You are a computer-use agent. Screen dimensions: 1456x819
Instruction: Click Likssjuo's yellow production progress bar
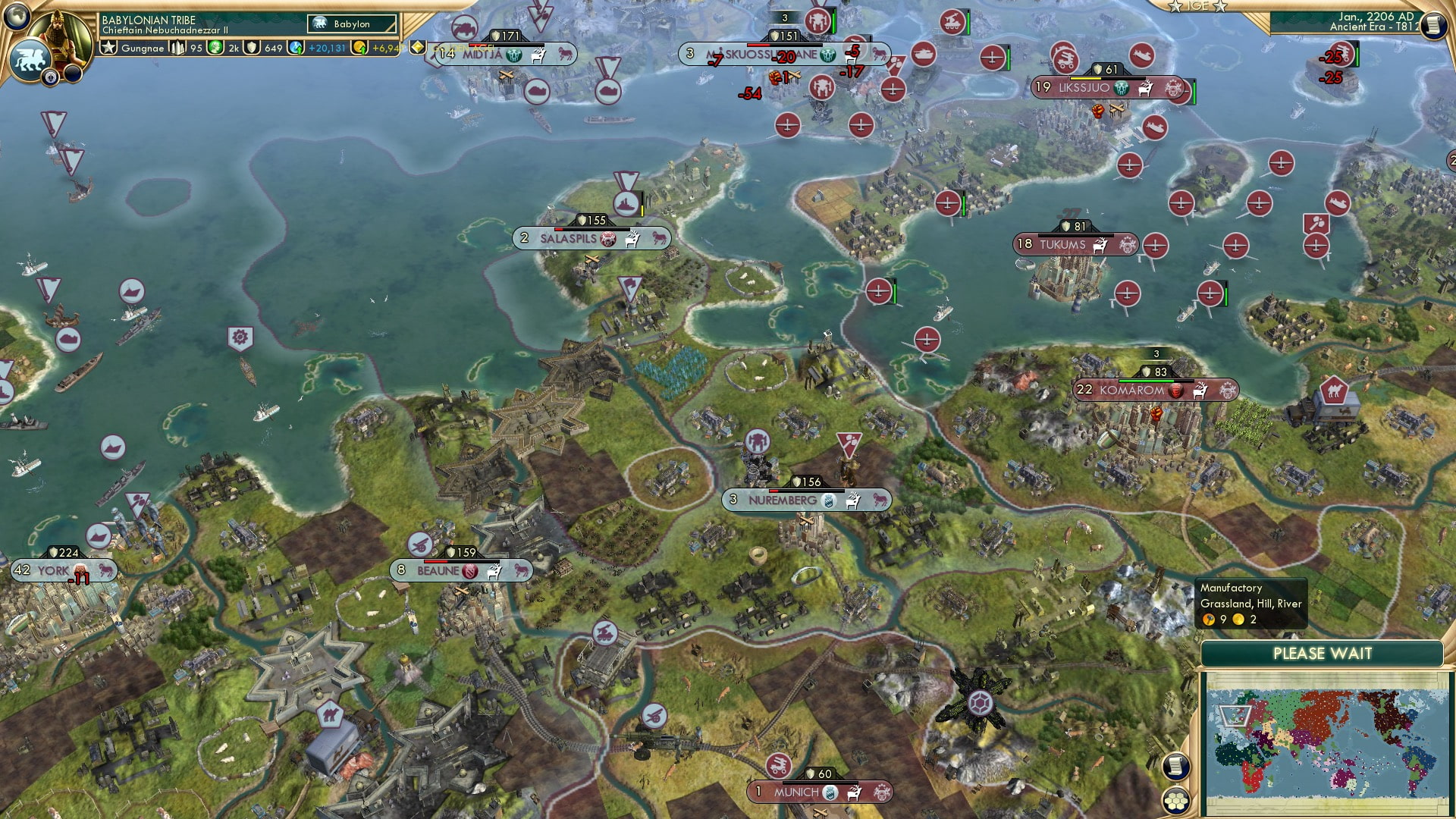pos(1084,78)
